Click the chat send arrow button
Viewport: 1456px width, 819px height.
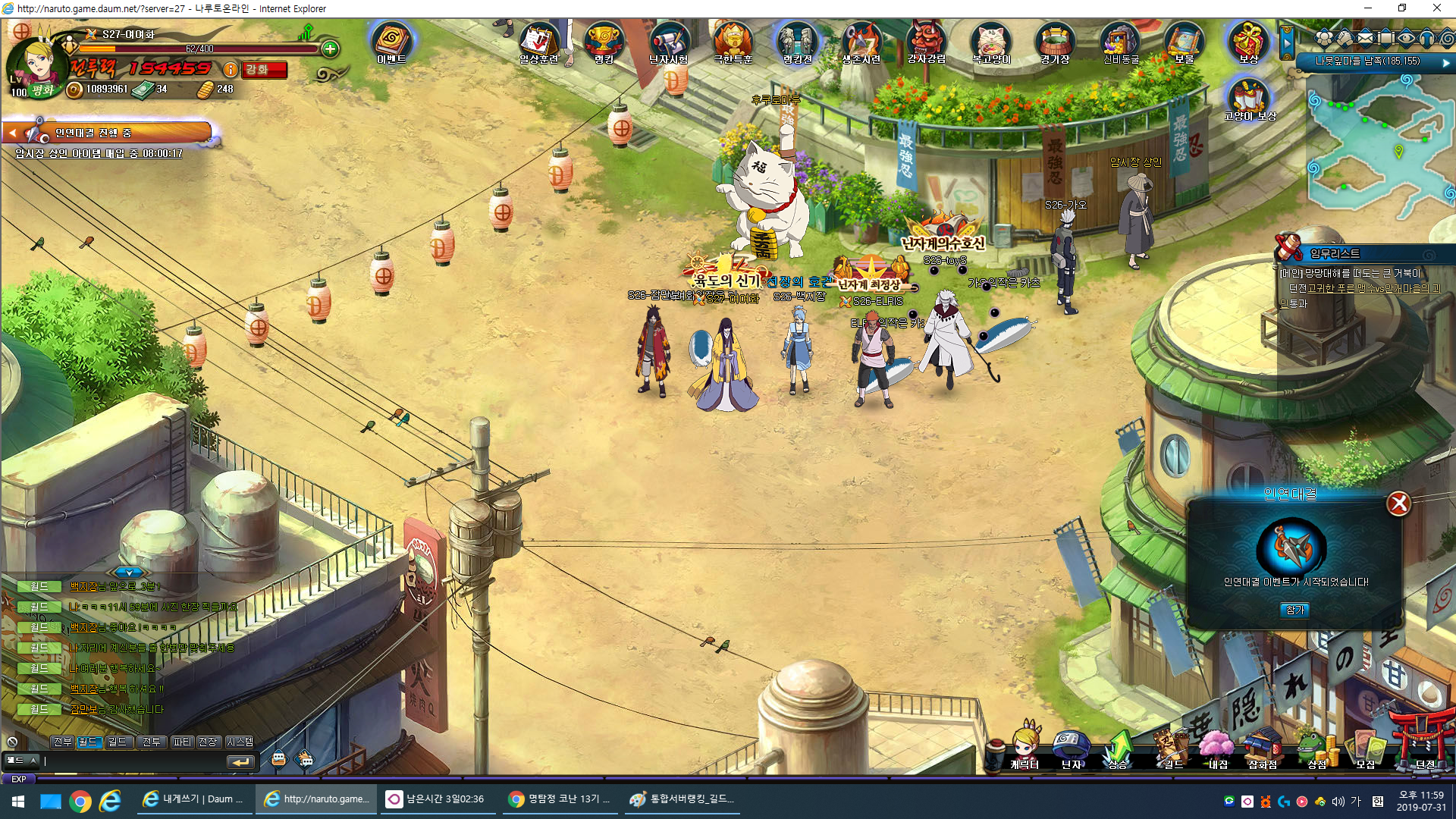click(x=240, y=761)
